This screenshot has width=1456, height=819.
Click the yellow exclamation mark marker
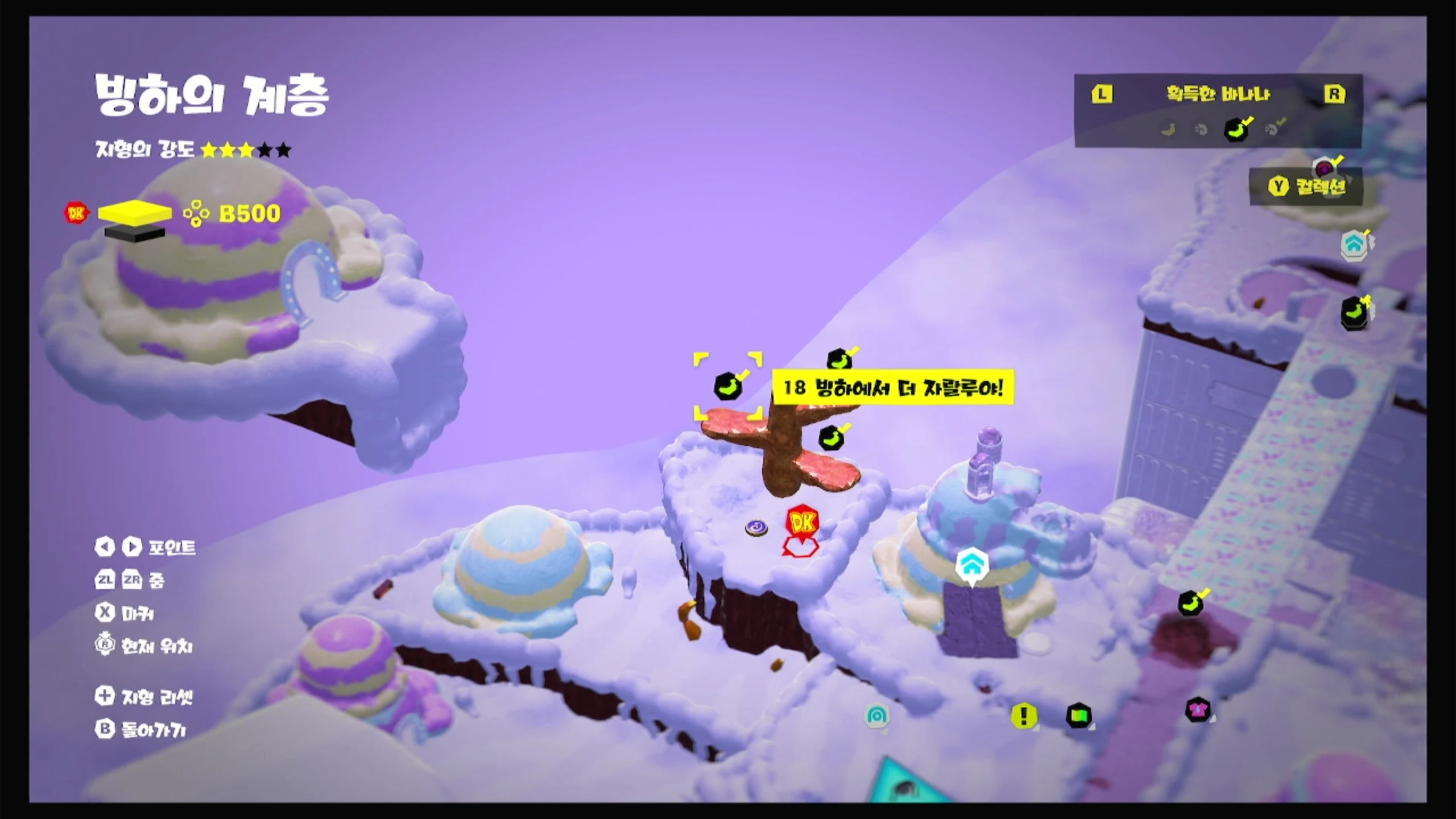(1024, 715)
